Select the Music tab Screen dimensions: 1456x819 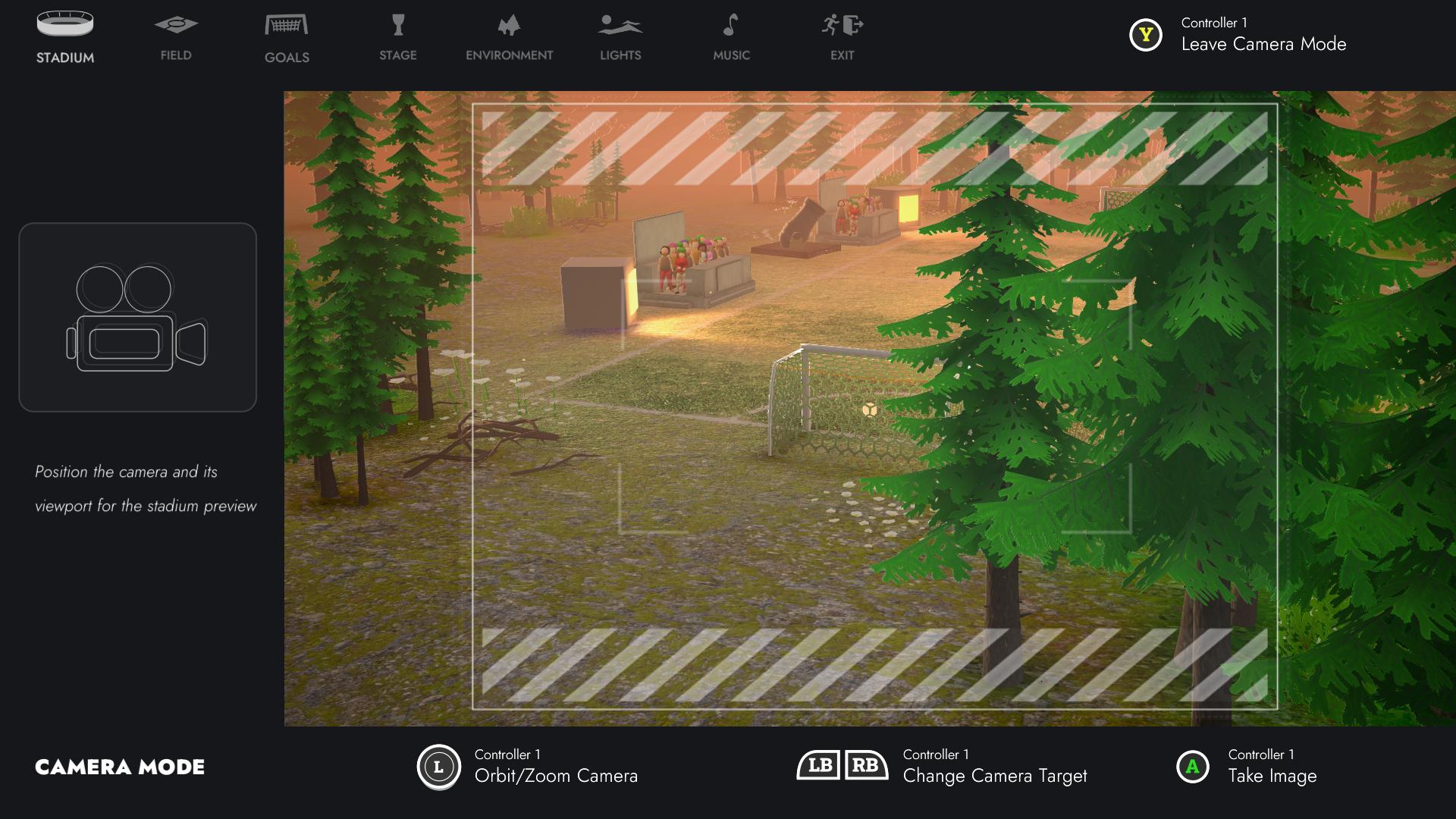(x=731, y=38)
